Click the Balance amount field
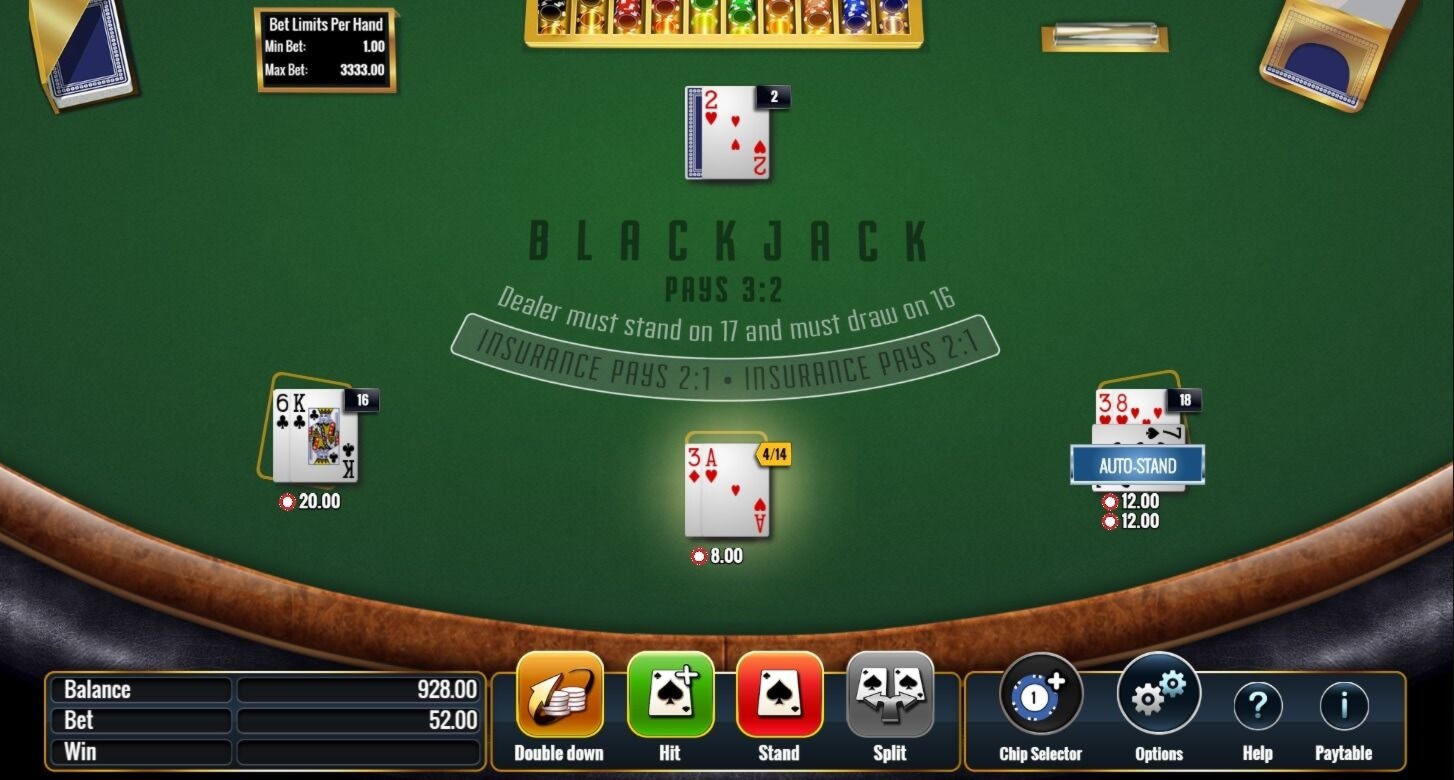Viewport: 1454px width, 780px height. click(359, 689)
